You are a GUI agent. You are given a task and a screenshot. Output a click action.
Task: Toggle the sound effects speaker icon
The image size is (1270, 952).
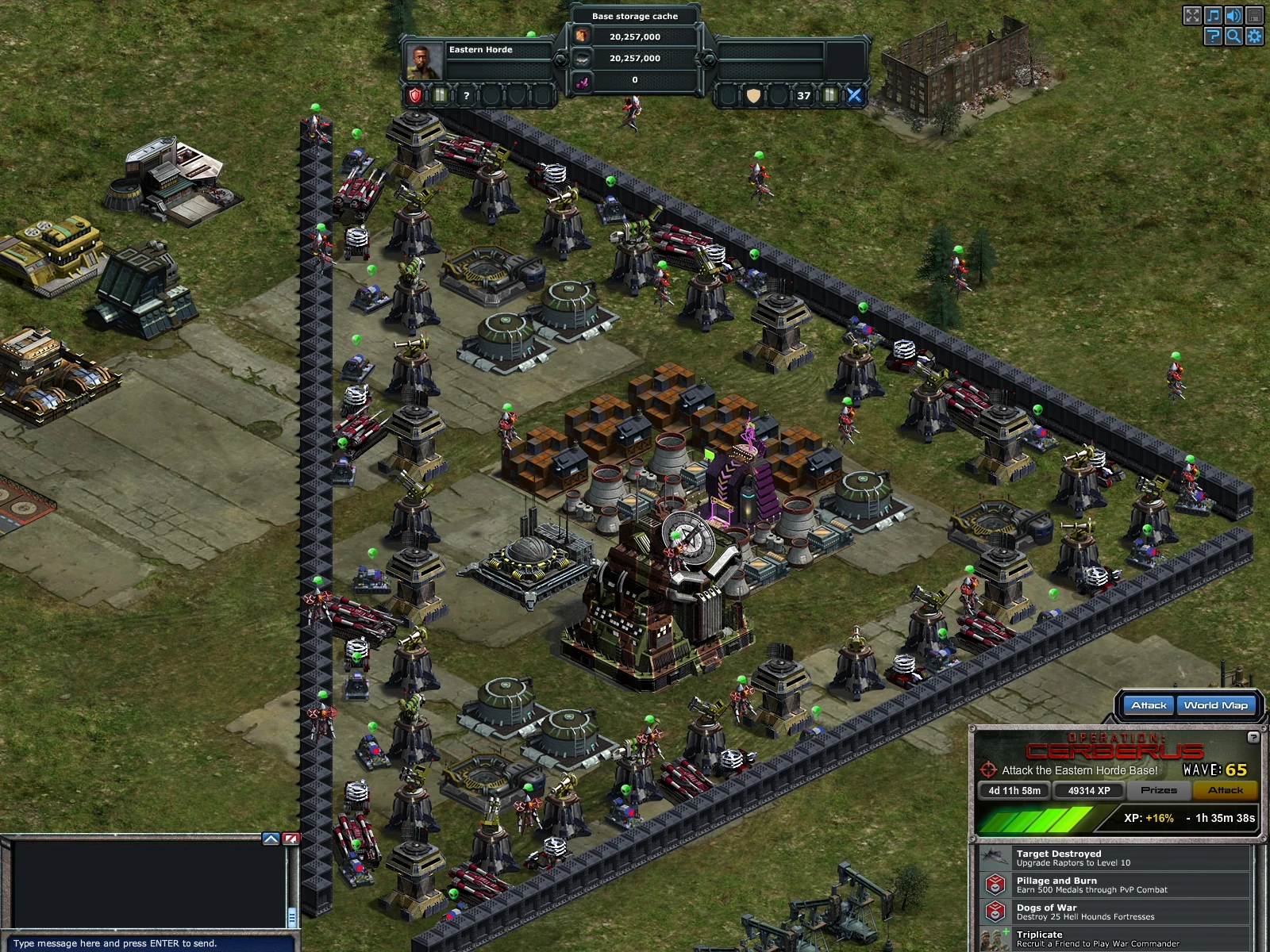(1233, 15)
